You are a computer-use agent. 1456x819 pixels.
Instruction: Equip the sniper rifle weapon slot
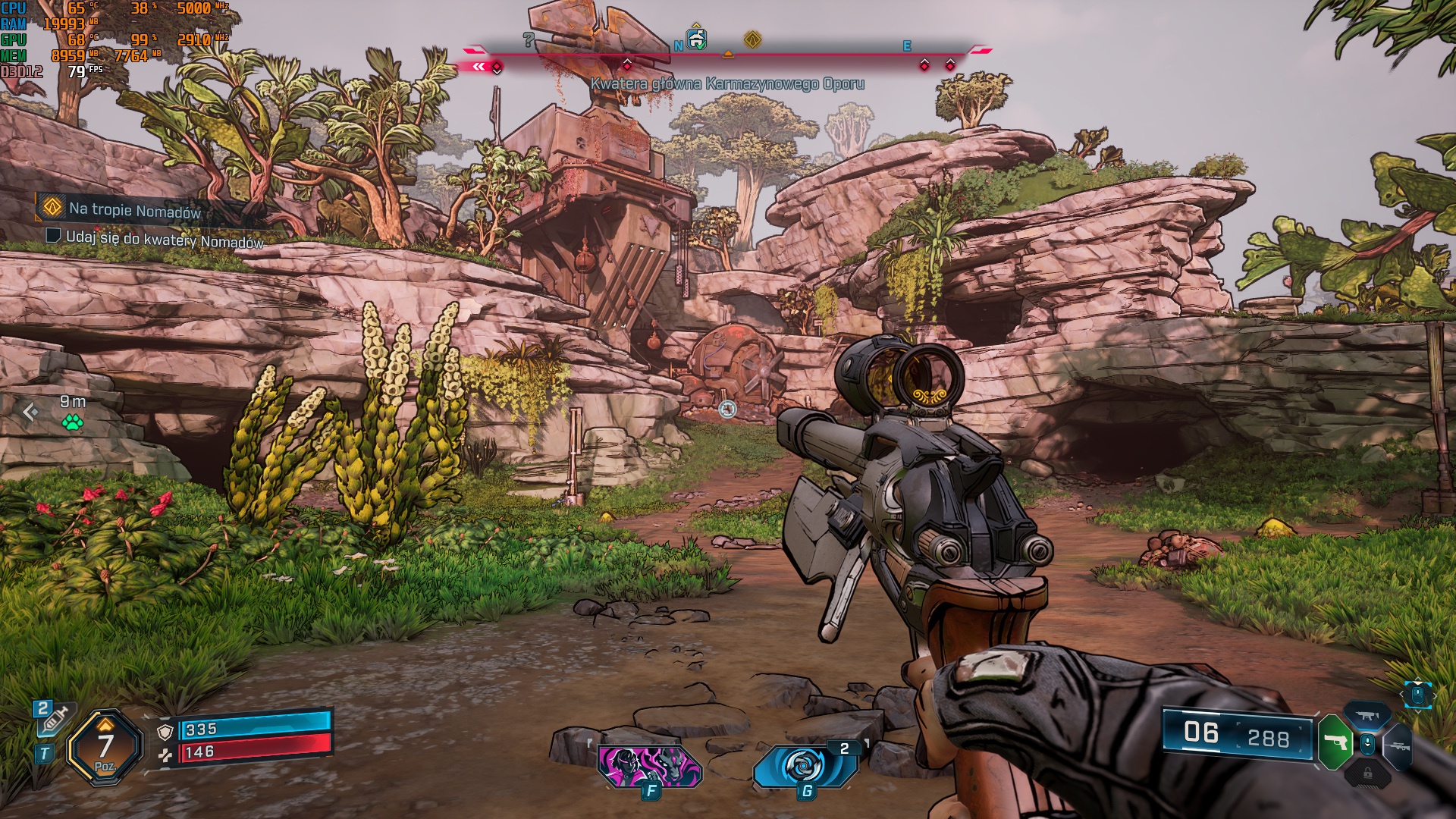point(1400,746)
